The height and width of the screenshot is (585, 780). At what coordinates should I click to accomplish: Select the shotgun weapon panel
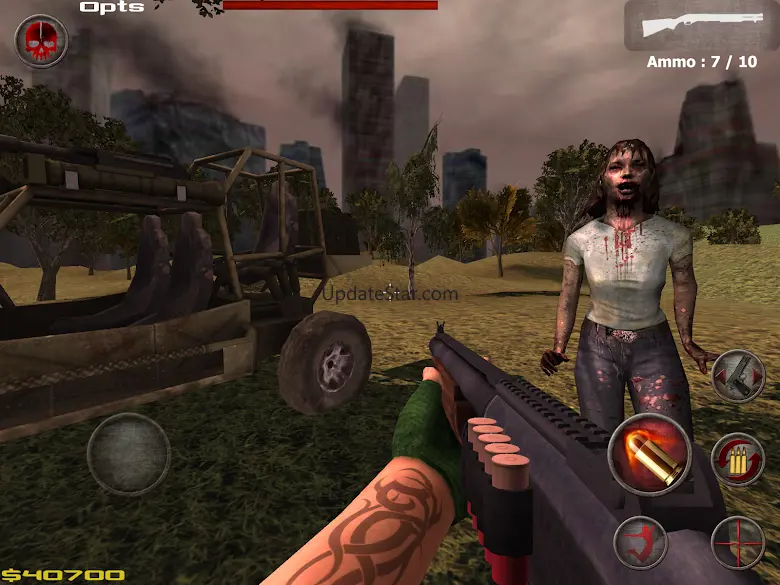[700, 25]
